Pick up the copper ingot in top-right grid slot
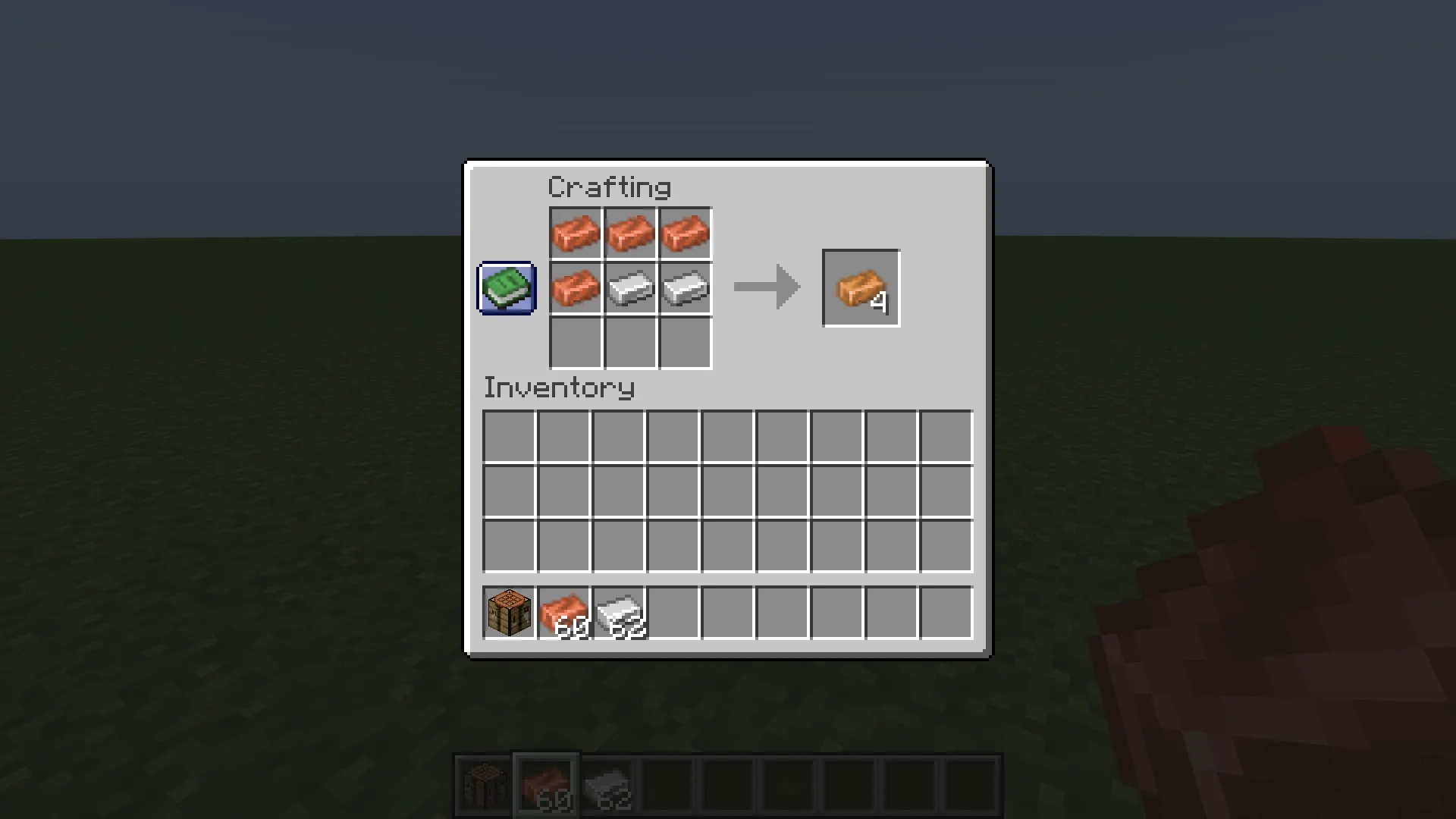The width and height of the screenshot is (1456, 819). click(685, 233)
